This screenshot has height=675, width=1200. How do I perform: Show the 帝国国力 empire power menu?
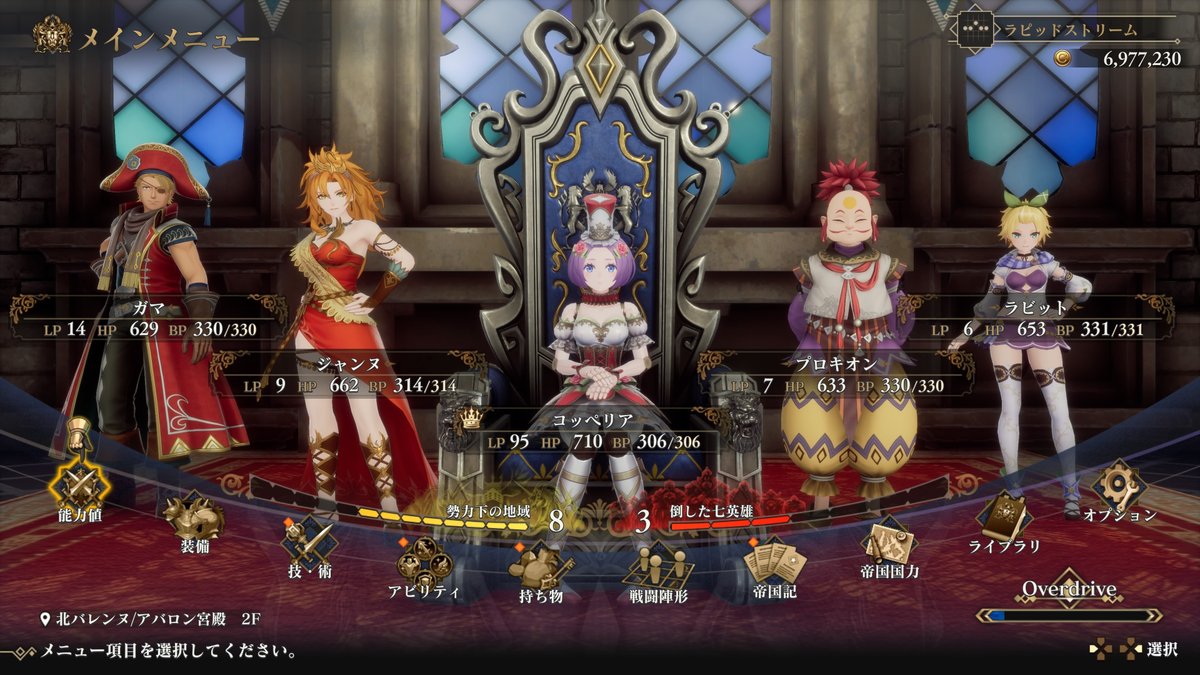tap(889, 545)
